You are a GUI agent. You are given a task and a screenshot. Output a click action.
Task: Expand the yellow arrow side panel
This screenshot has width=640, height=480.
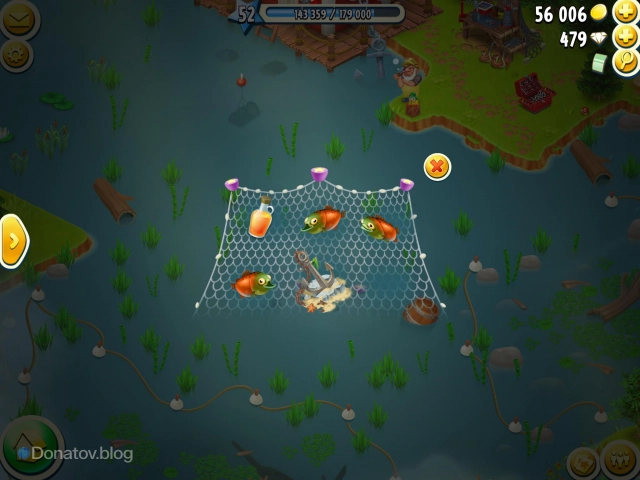coord(13,240)
